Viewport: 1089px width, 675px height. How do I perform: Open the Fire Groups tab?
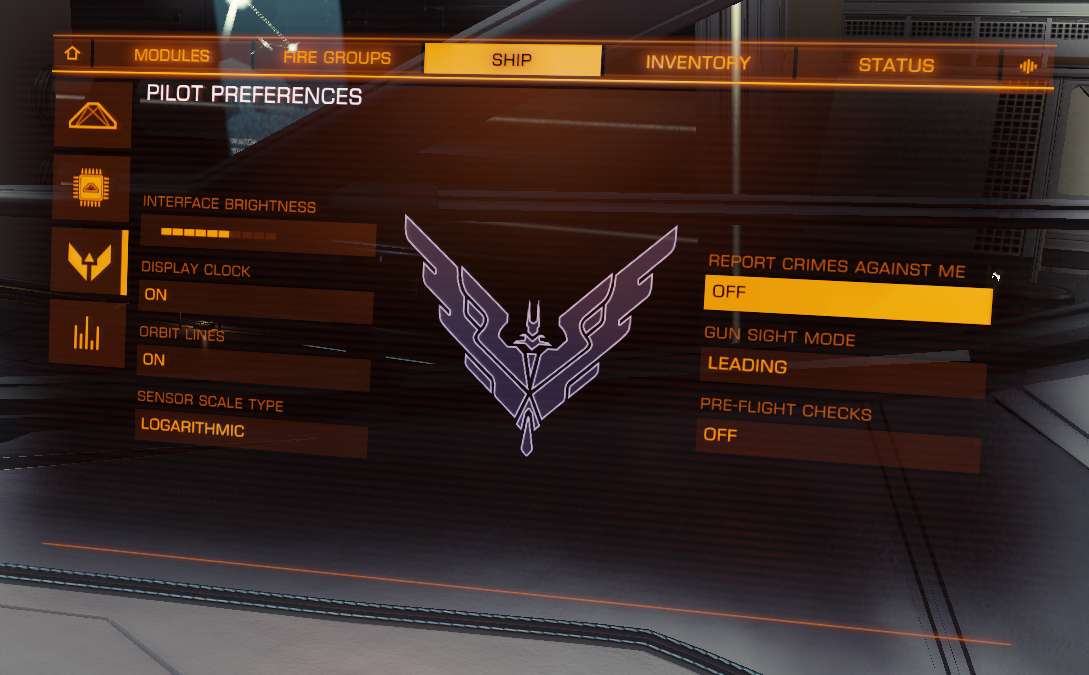click(x=337, y=58)
